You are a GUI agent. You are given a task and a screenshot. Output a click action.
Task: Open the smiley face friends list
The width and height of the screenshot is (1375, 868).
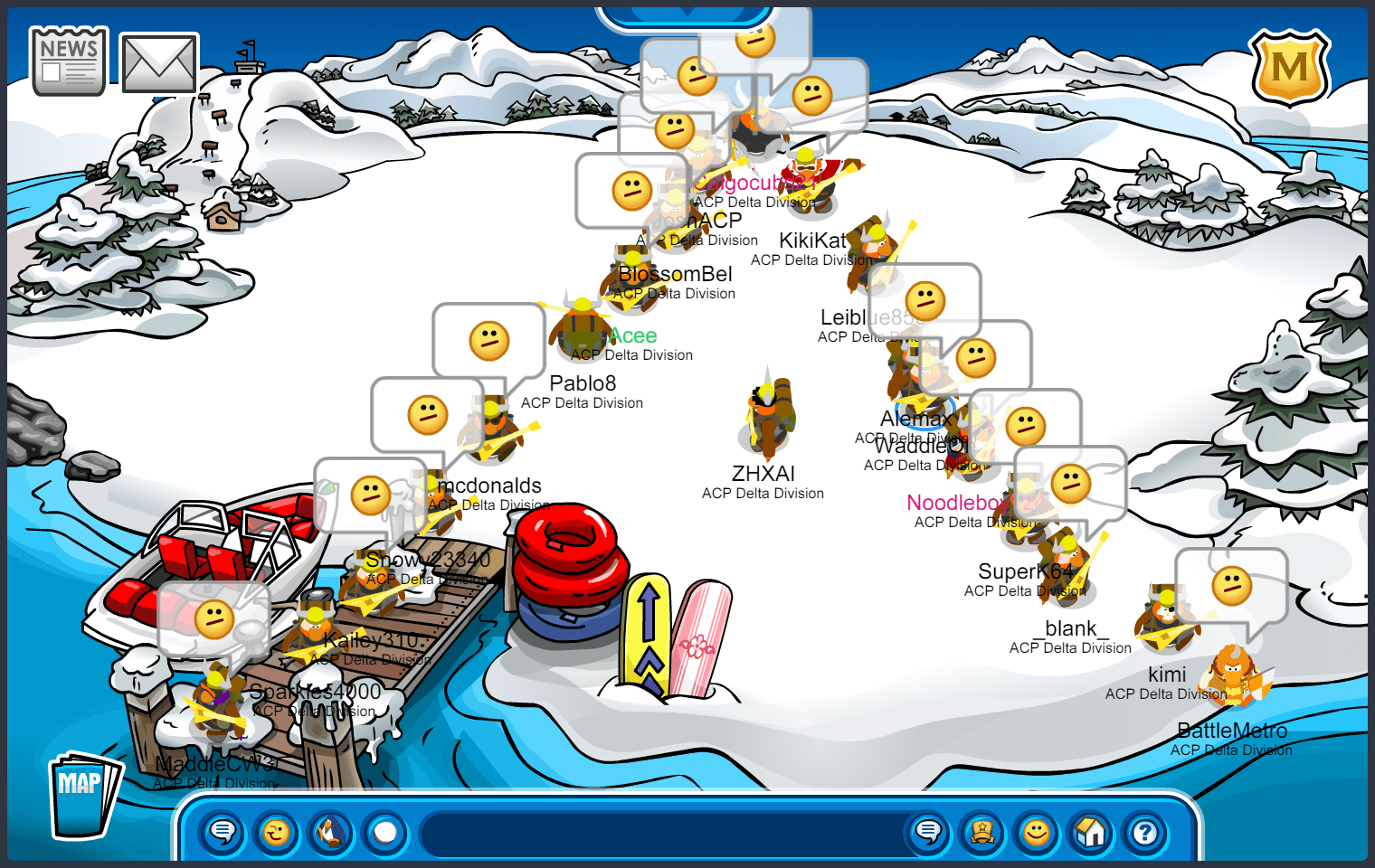1037,832
